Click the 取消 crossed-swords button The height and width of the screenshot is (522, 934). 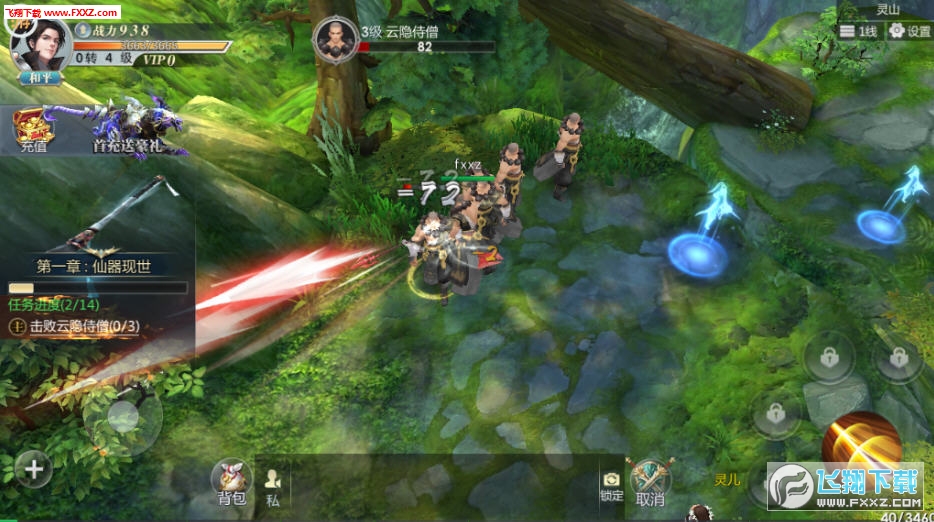click(649, 482)
